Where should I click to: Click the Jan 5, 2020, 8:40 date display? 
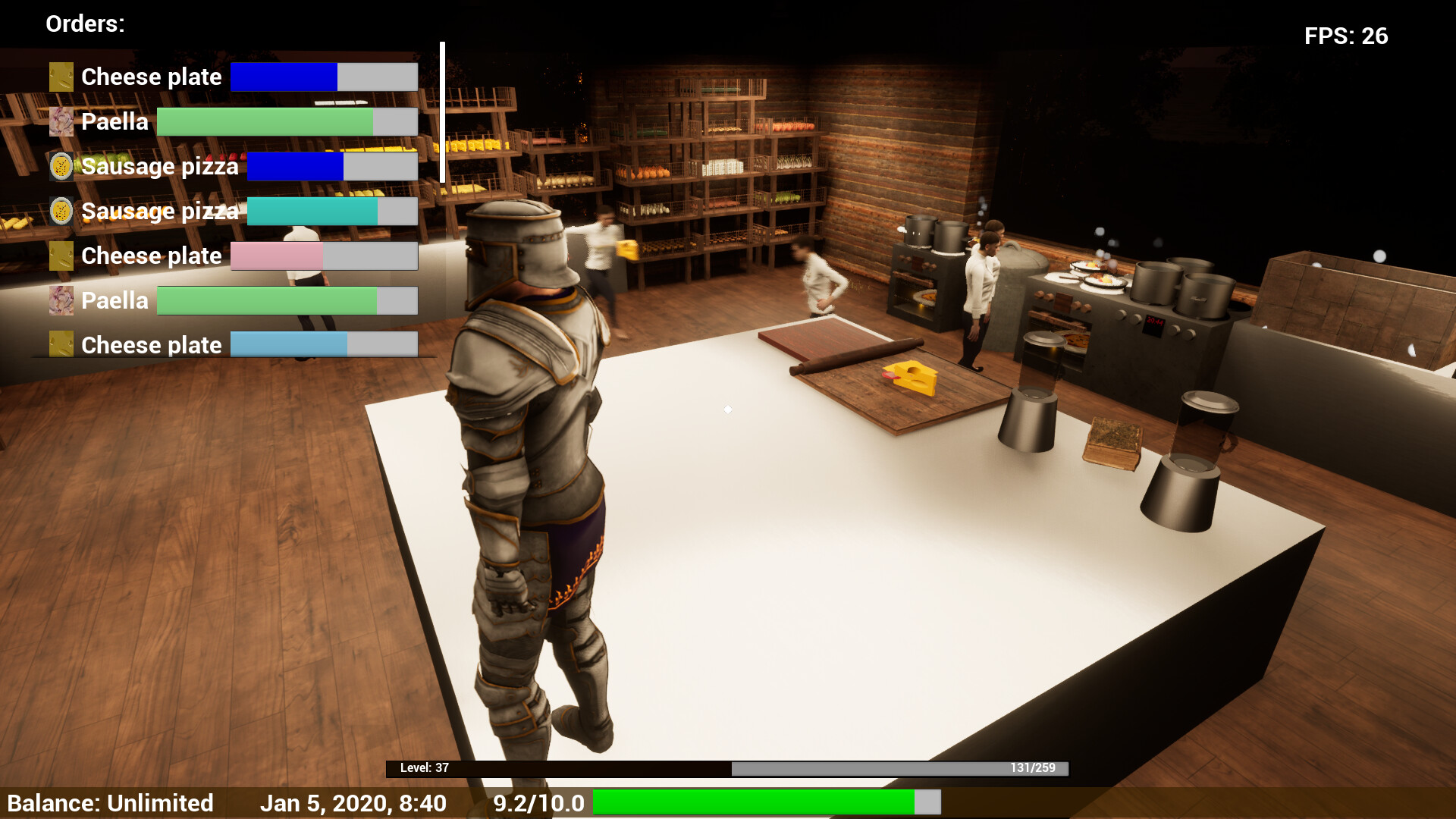(x=354, y=803)
